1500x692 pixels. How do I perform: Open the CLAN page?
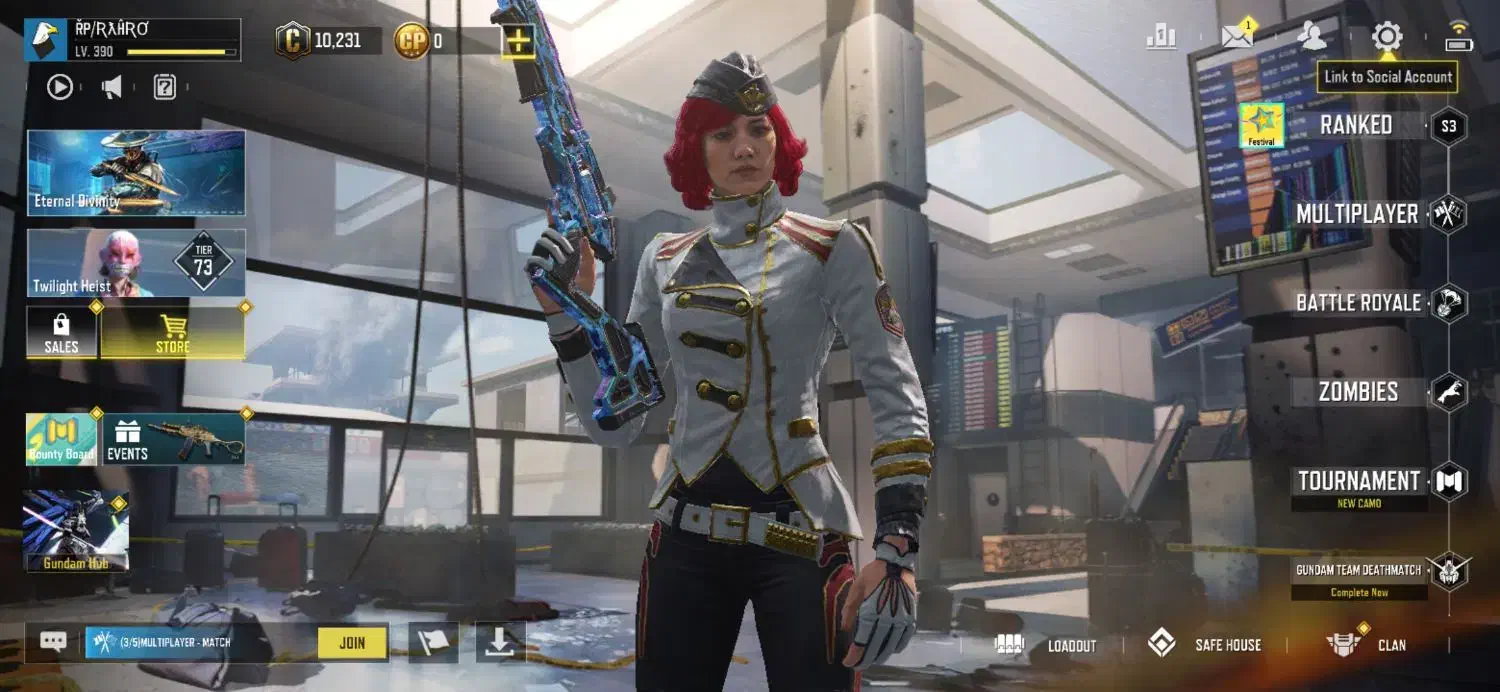[x=1367, y=645]
